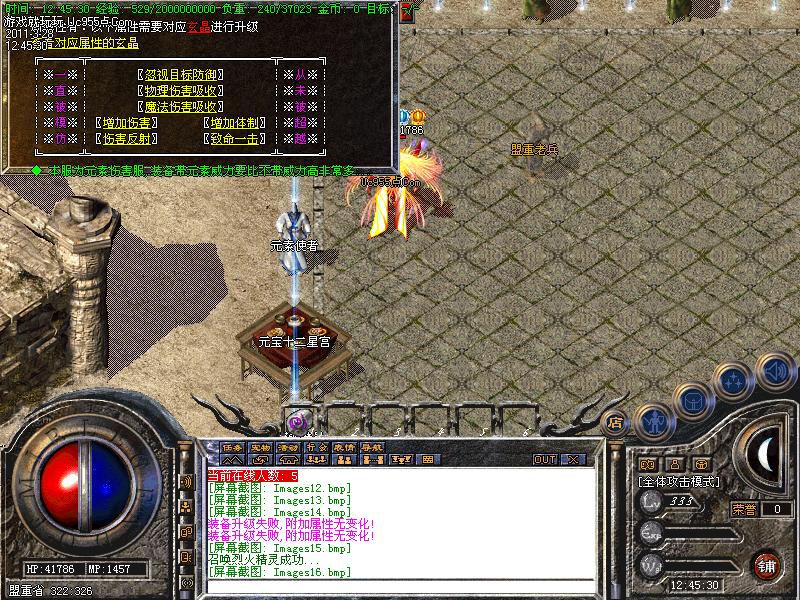Switch the 全体攻击模式 attack mode label
This screenshot has width=800, height=600.
pyautogui.click(x=680, y=481)
